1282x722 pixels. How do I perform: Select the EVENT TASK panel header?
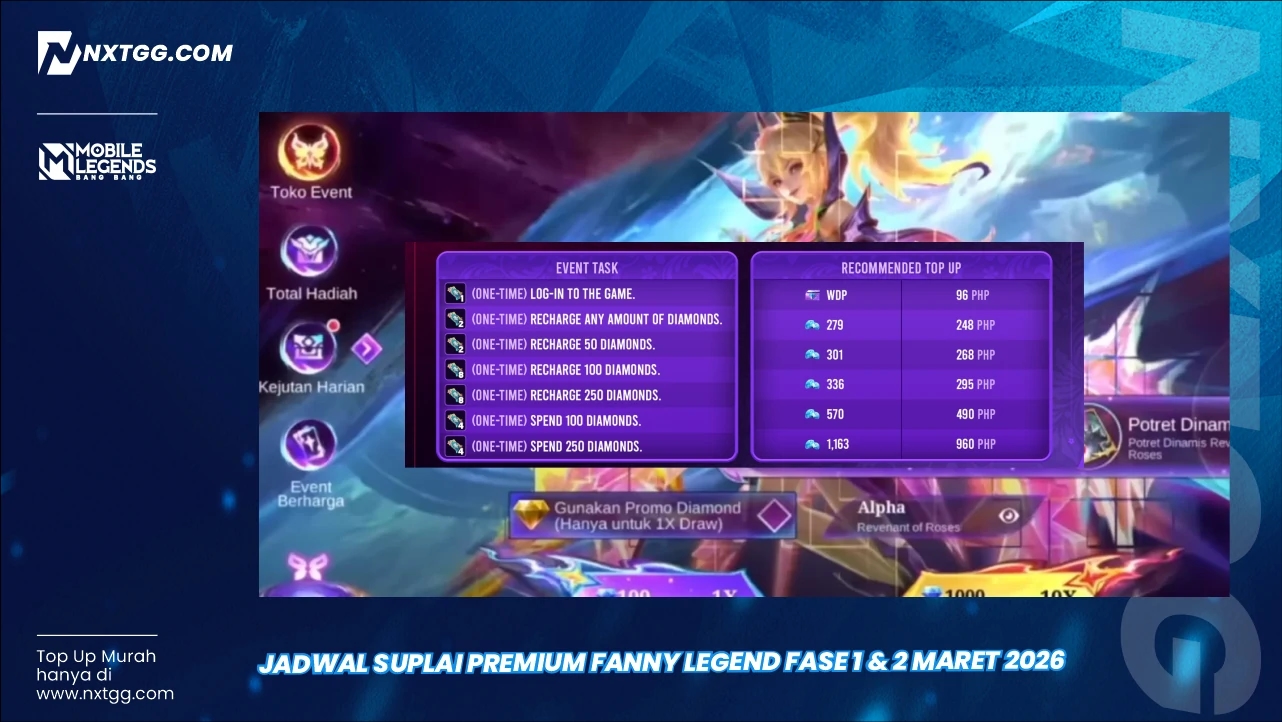click(586, 268)
